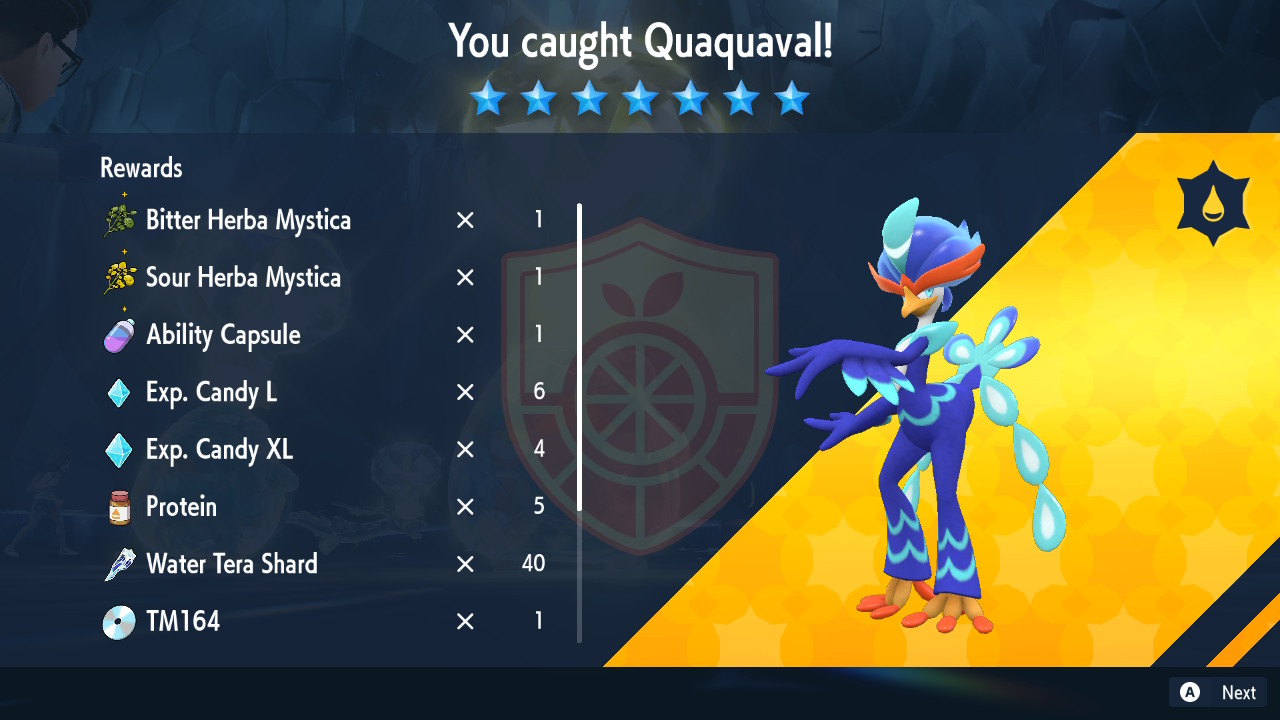Select the Exp. Candy L icon
The height and width of the screenshot is (720, 1280).
pyautogui.click(x=119, y=392)
